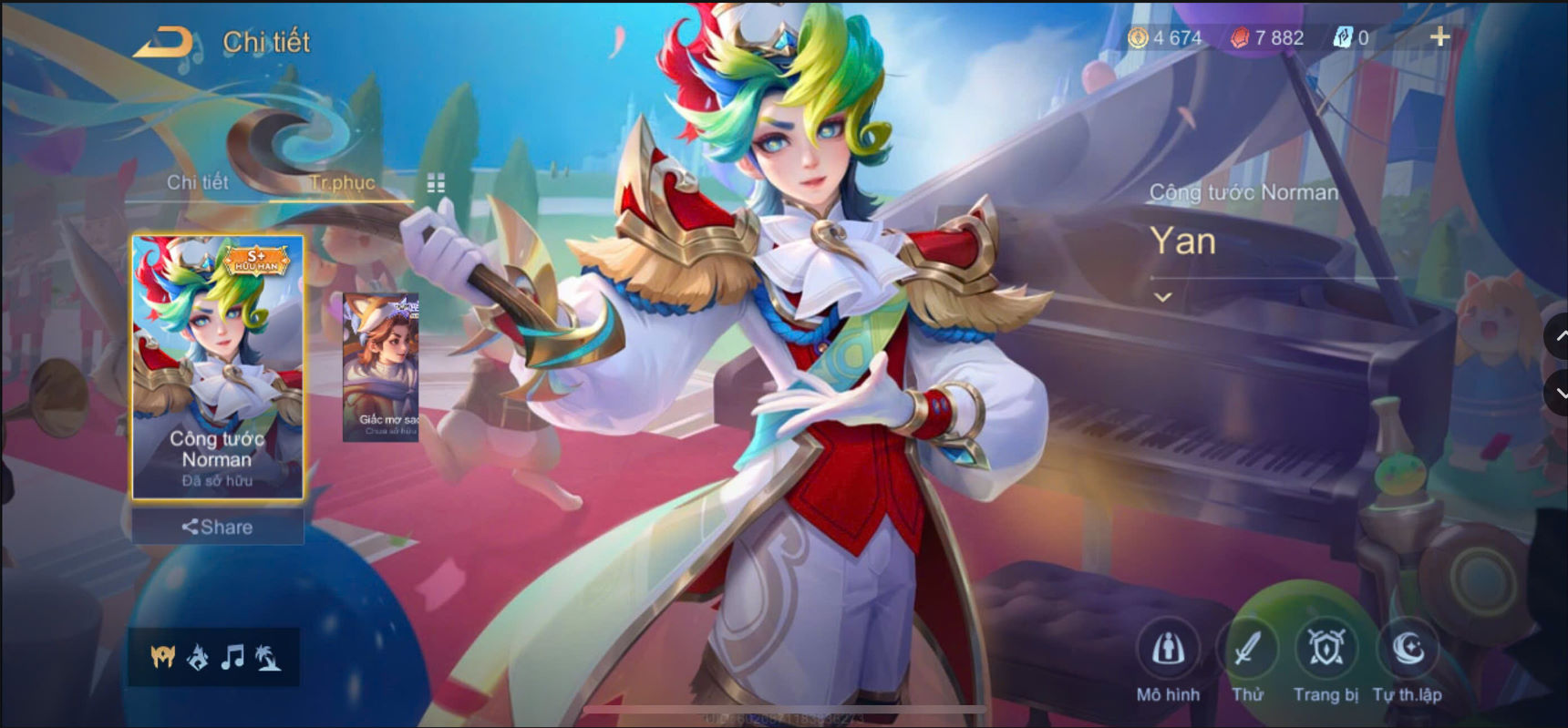This screenshot has height=728, width=1568.
Task: Click the Share button
Action: (216, 526)
